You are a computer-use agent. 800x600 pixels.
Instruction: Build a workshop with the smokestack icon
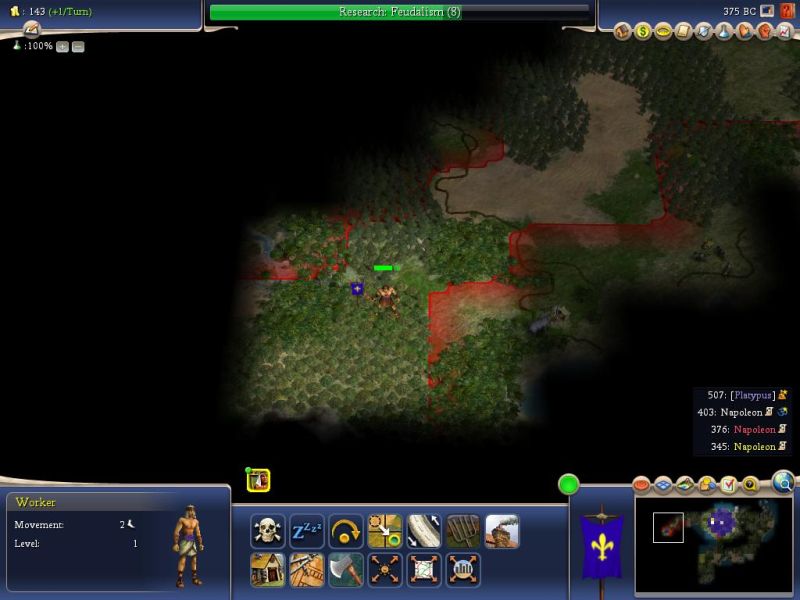tap(502, 531)
